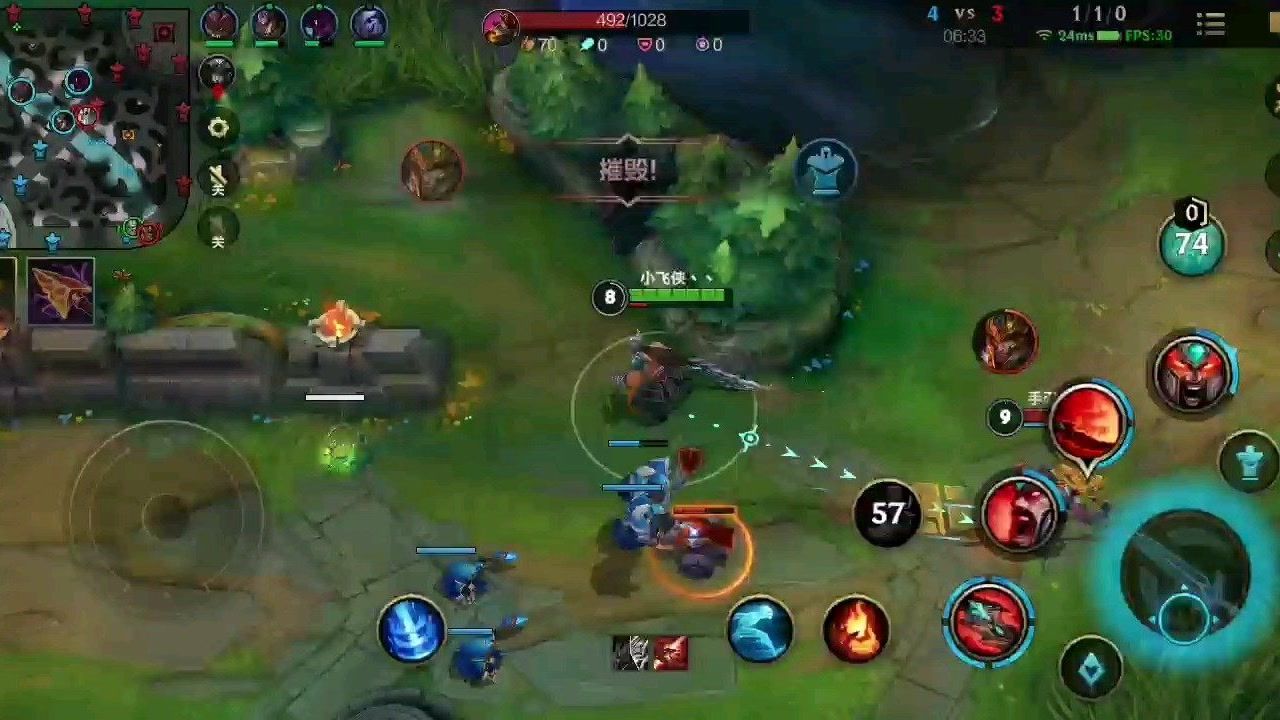Viewport: 1280px width, 720px height.
Task: Cast the Flash summoner spell
Action: (760, 631)
